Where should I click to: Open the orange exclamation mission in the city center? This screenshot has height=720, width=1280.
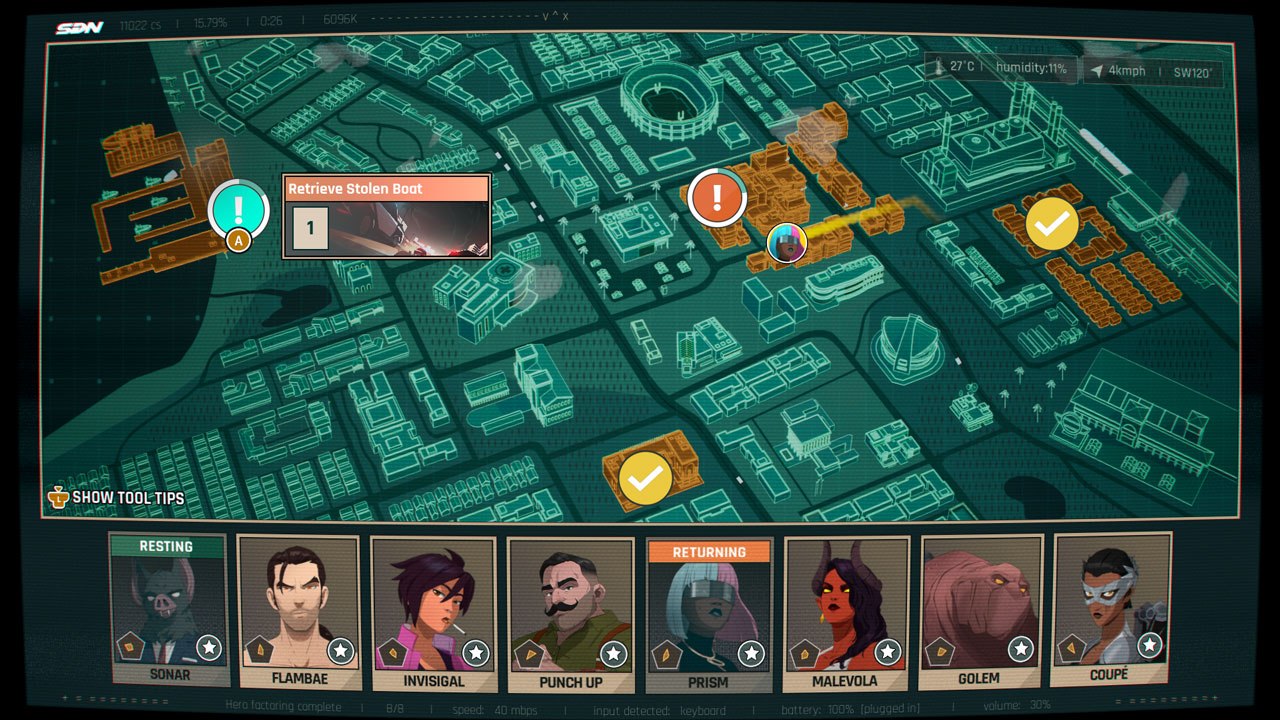(716, 197)
